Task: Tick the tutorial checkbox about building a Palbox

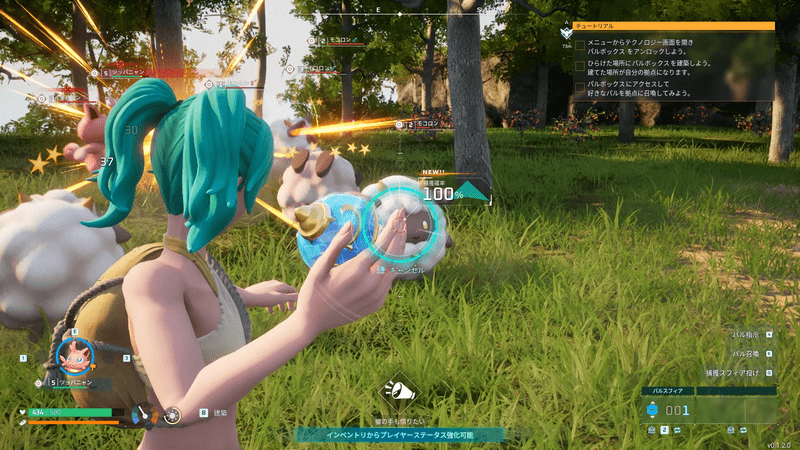Action: click(580, 67)
